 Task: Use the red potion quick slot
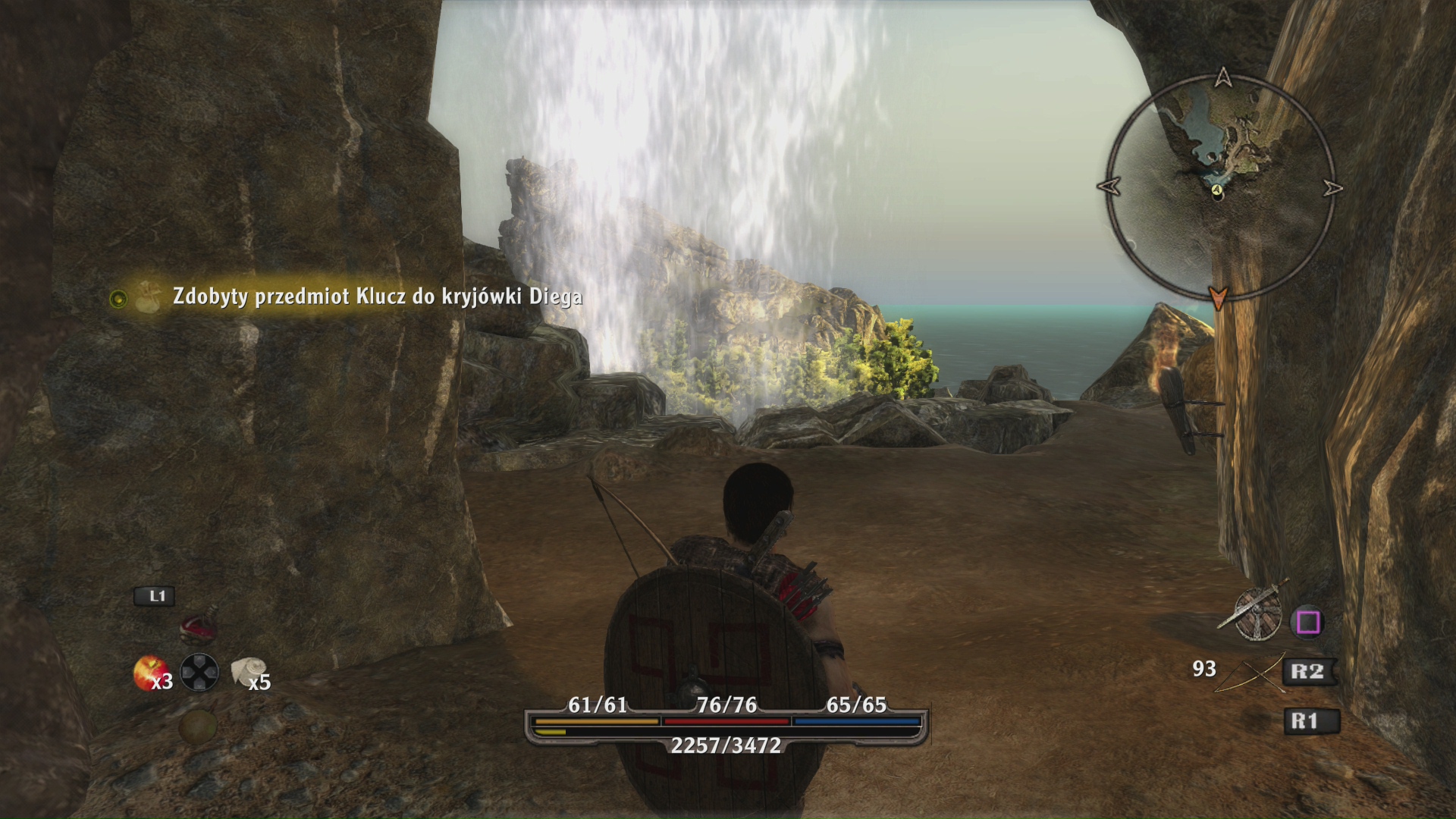(x=199, y=629)
